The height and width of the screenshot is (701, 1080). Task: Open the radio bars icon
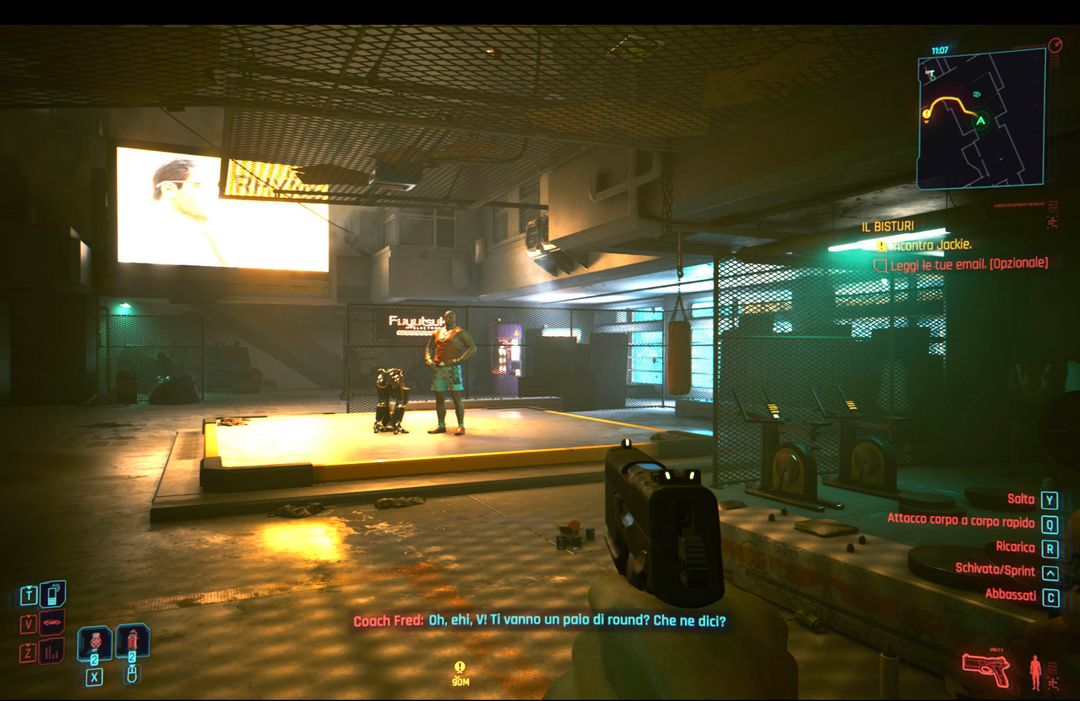pos(52,651)
